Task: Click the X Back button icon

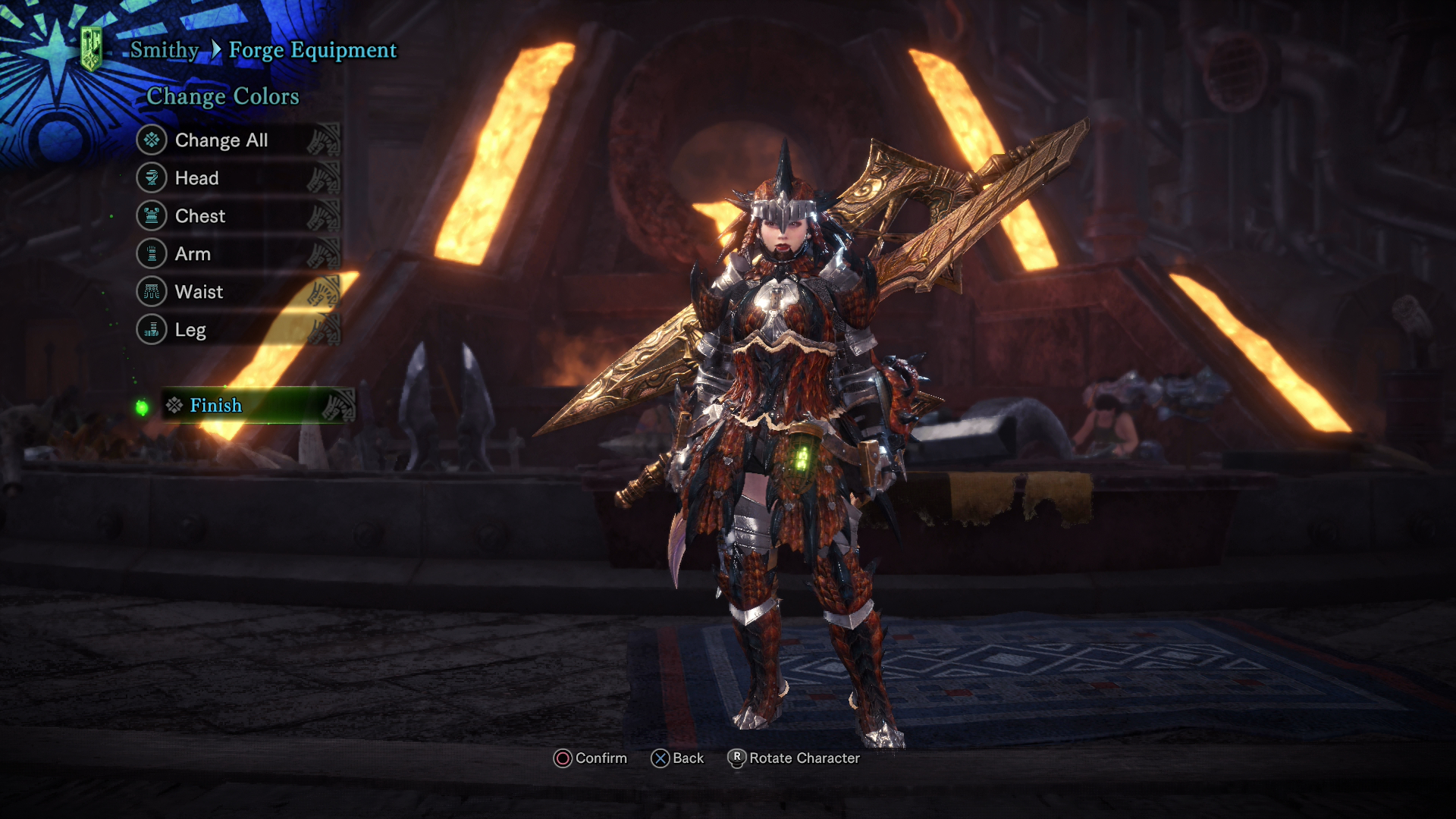Action: pos(661,758)
